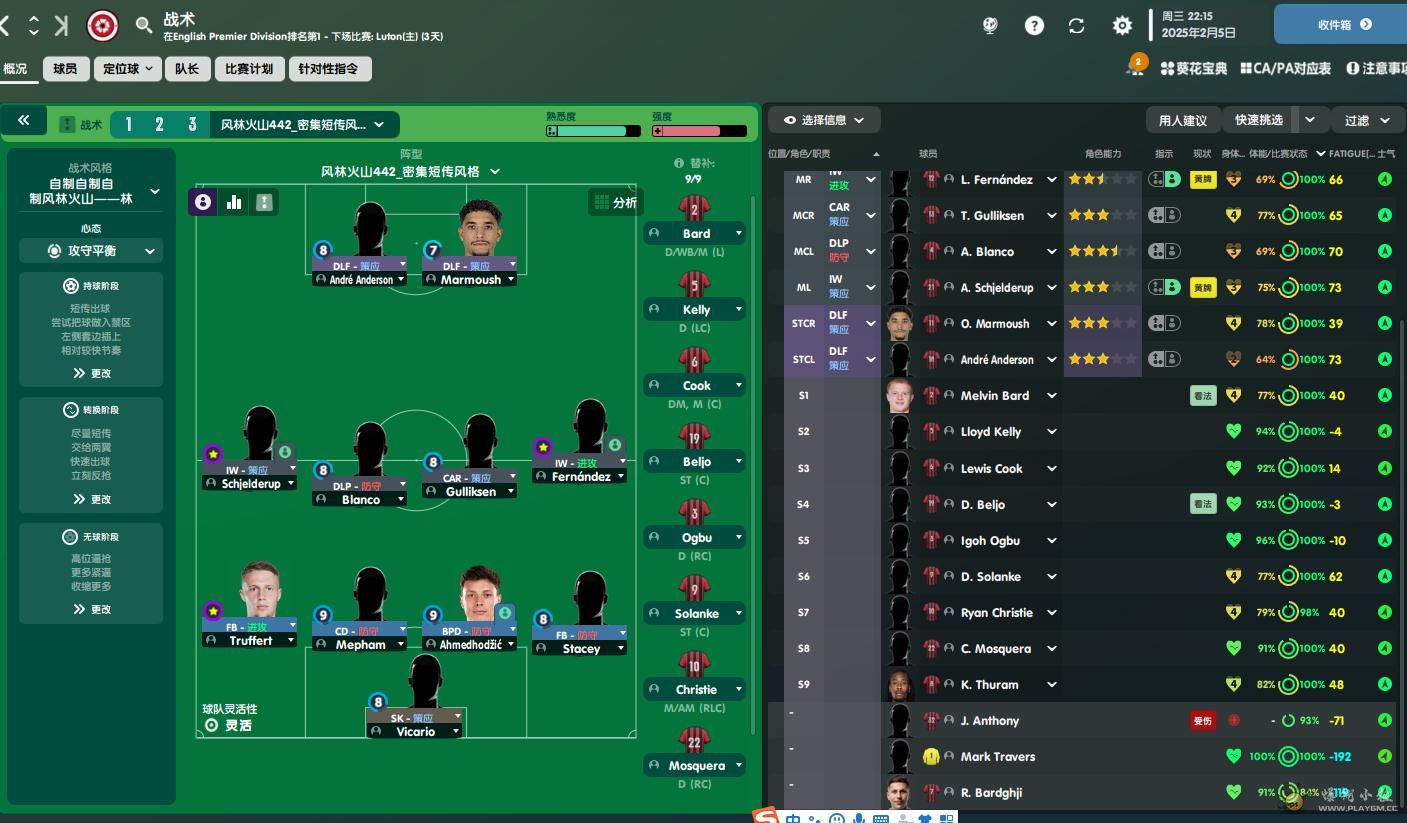Open the 攻守平衡 mentality dropdown

[x=101, y=251]
